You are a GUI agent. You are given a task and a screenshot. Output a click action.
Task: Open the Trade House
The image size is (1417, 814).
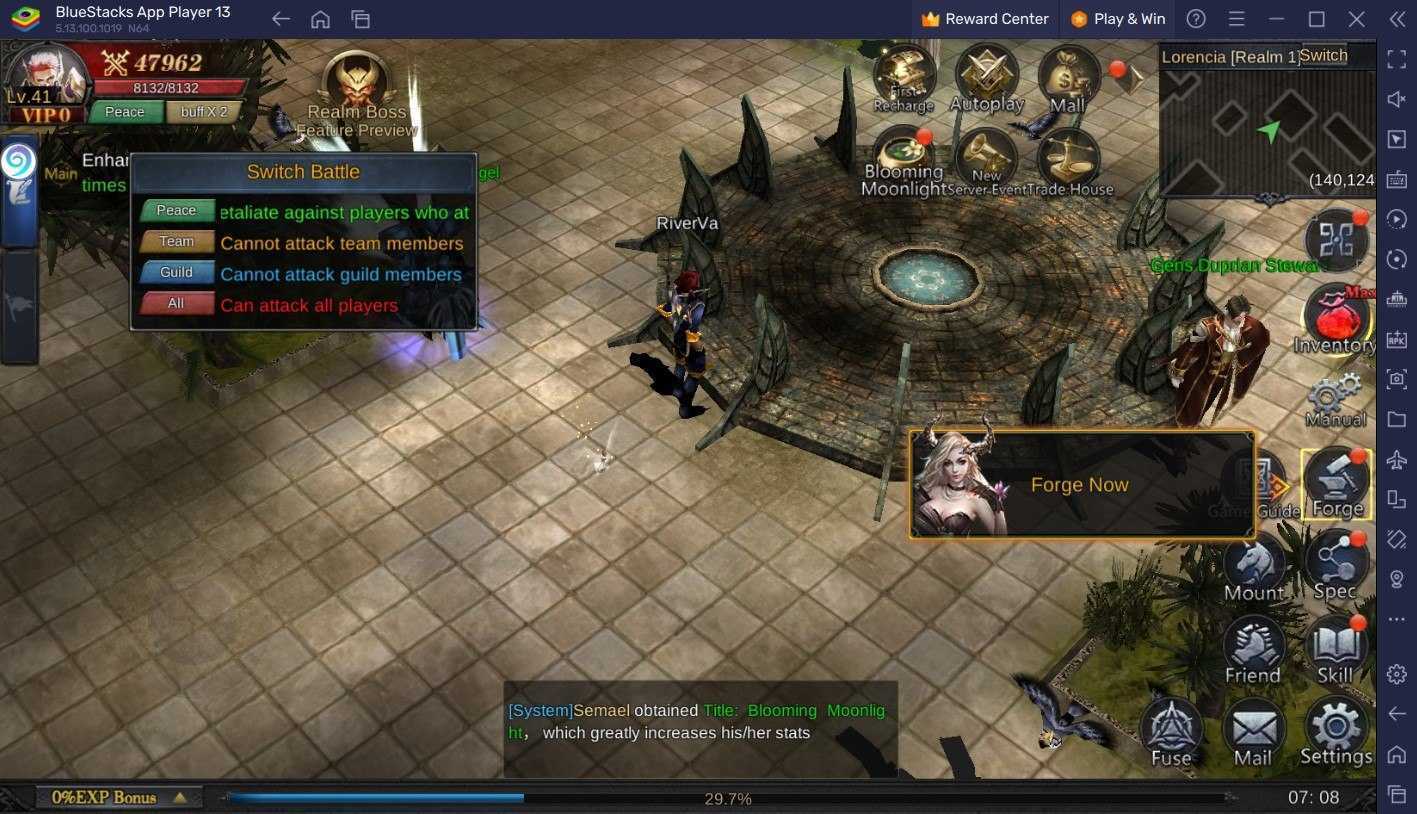[1069, 162]
